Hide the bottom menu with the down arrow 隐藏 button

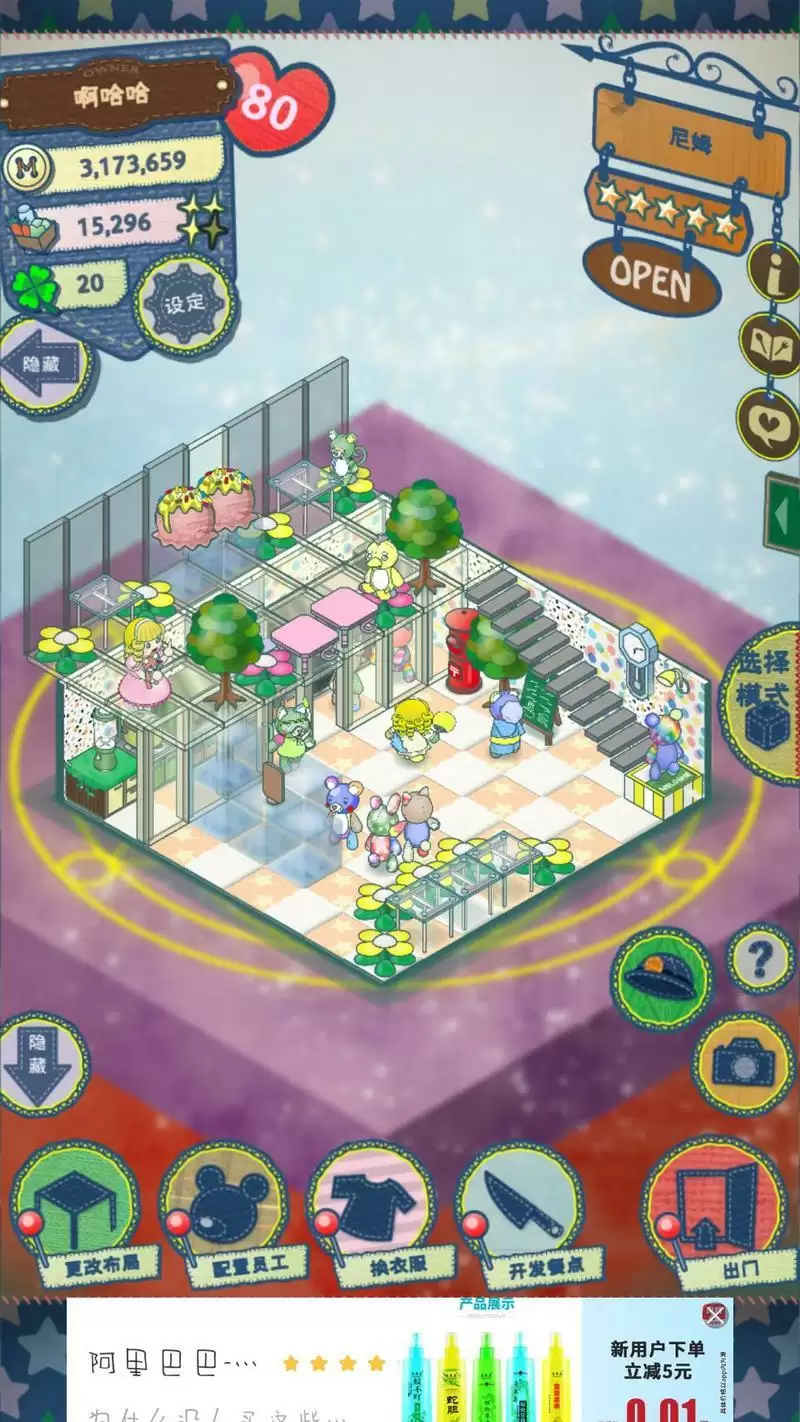pyautogui.click(x=42, y=1066)
